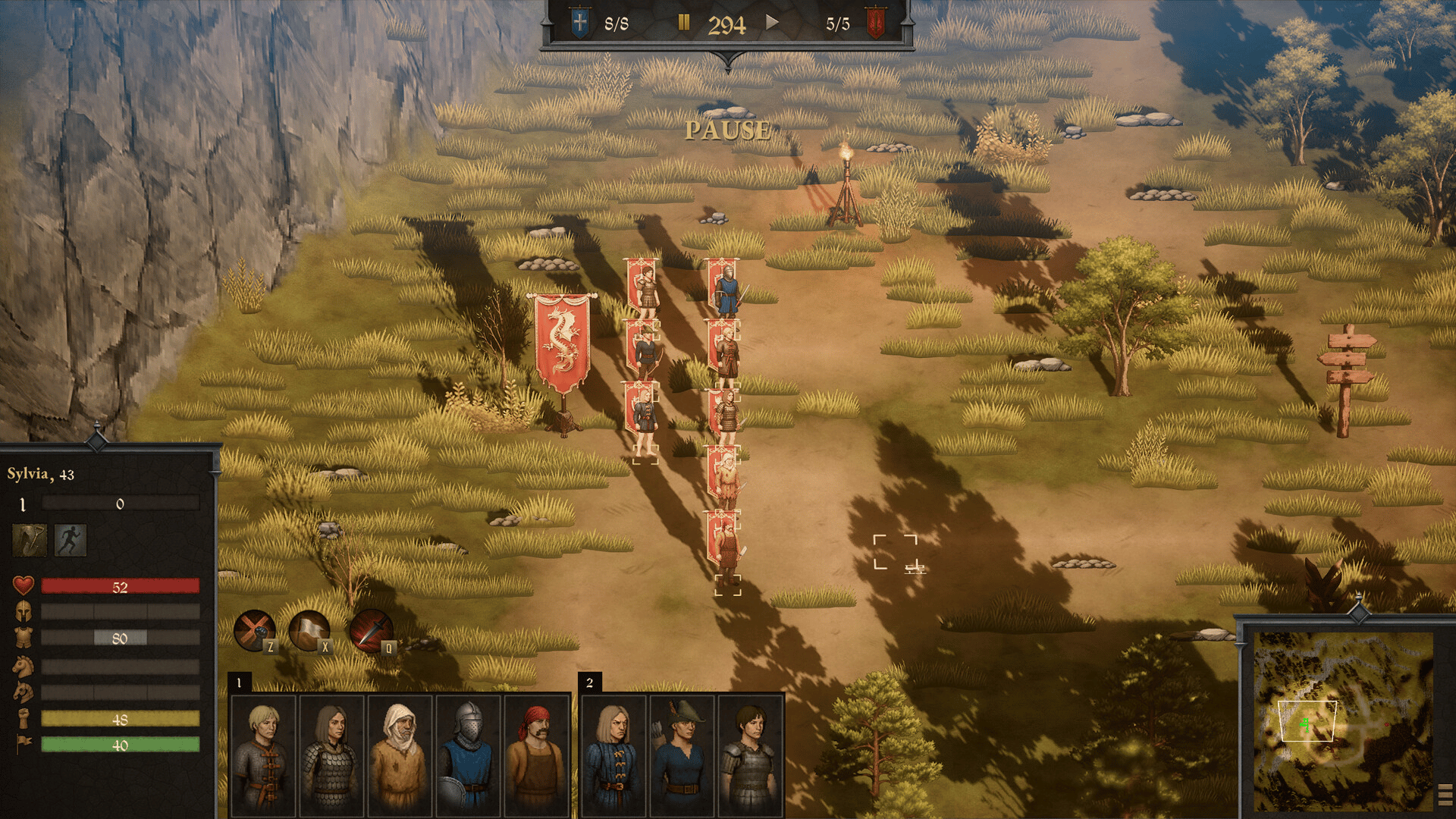Select the white-hooded peasant portrait

(x=399, y=755)
